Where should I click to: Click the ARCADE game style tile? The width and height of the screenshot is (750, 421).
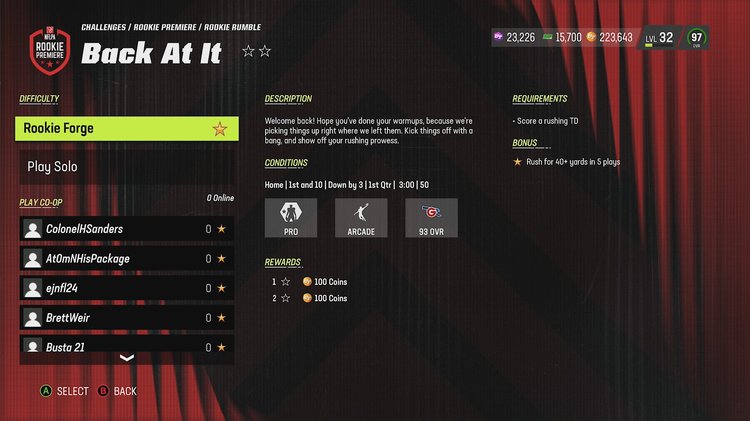tap(361, 218)
